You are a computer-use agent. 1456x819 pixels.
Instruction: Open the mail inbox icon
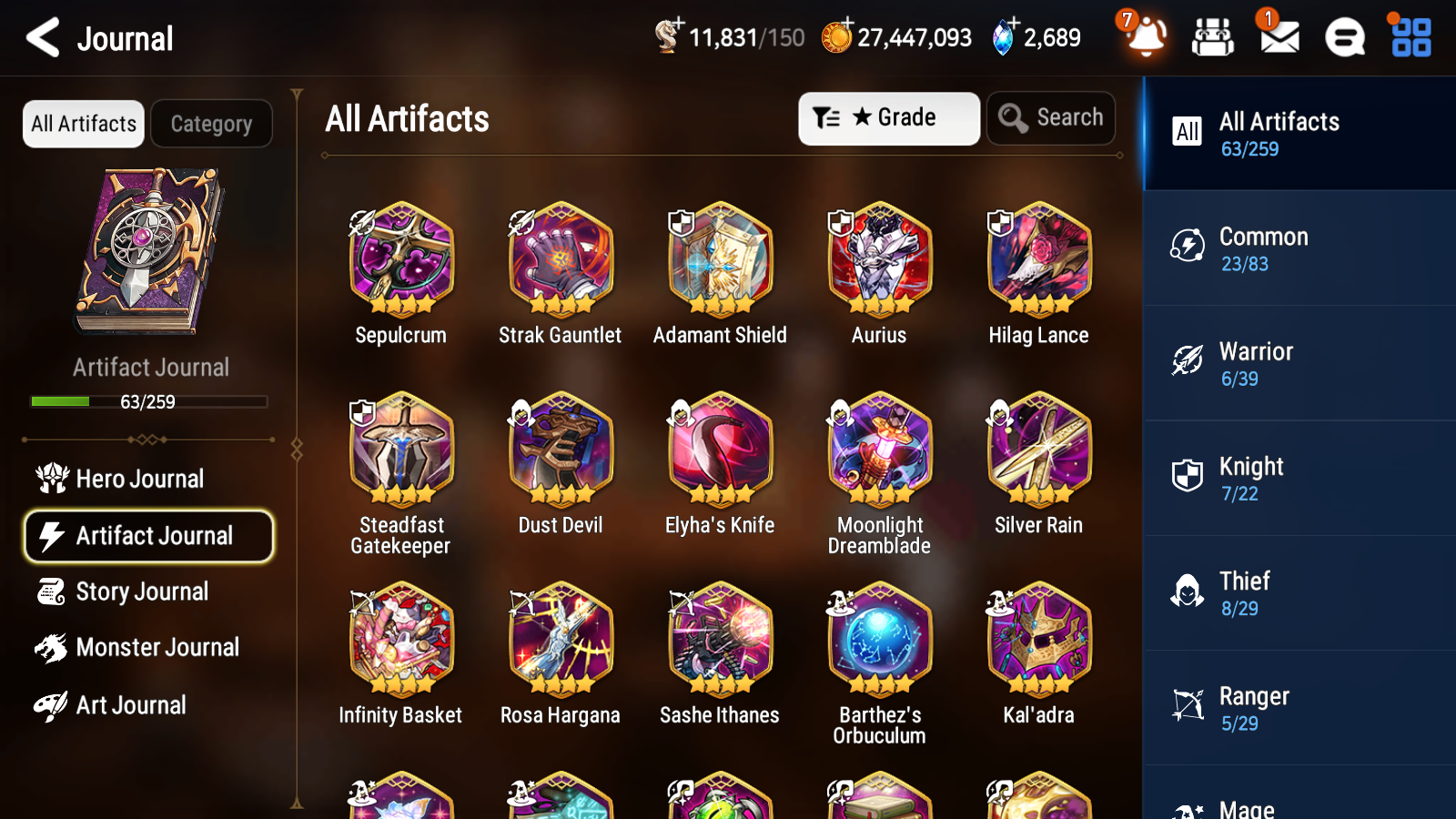[x=1278, y=37]
